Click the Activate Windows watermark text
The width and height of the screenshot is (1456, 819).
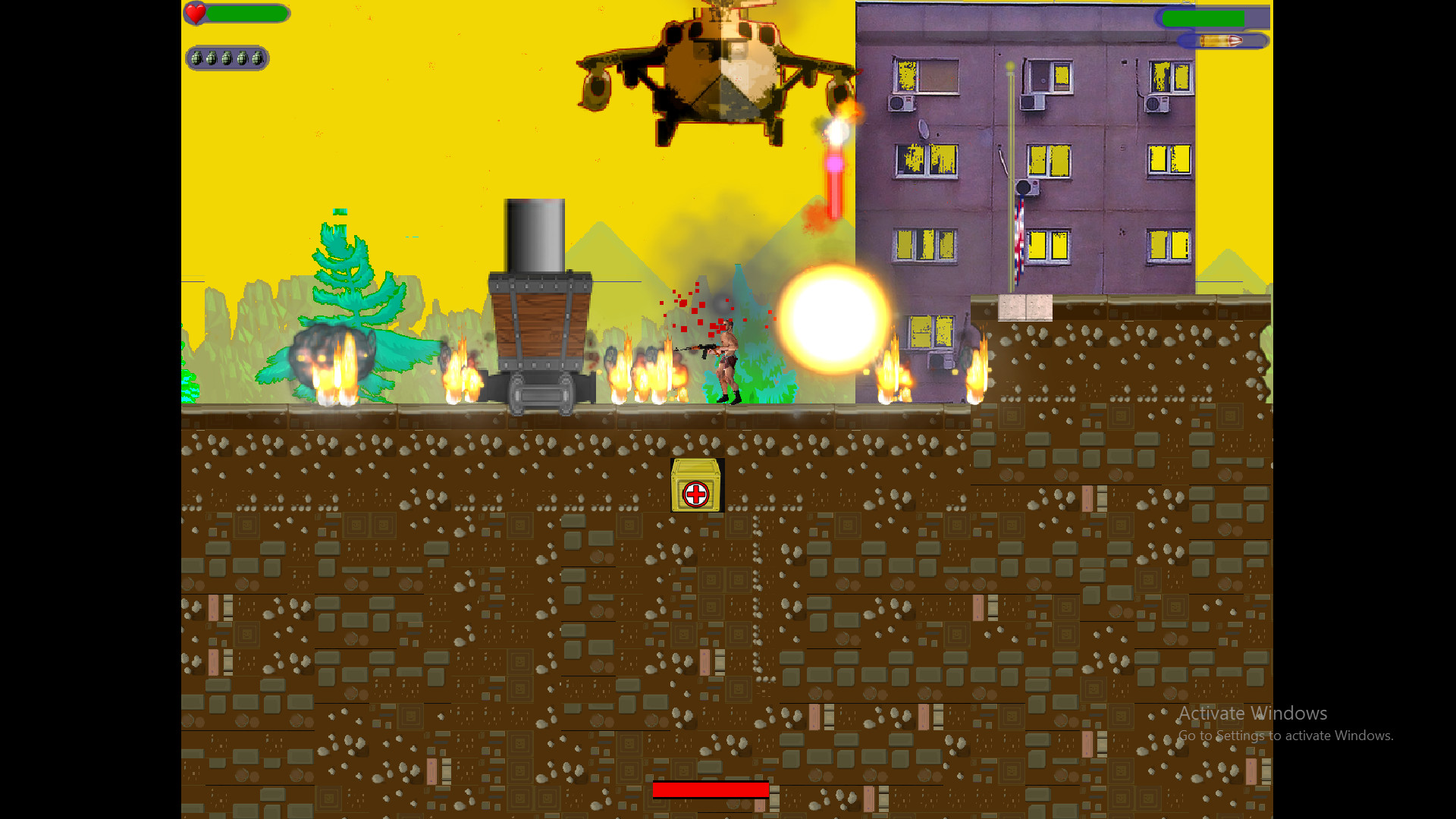pos(1253,713)
